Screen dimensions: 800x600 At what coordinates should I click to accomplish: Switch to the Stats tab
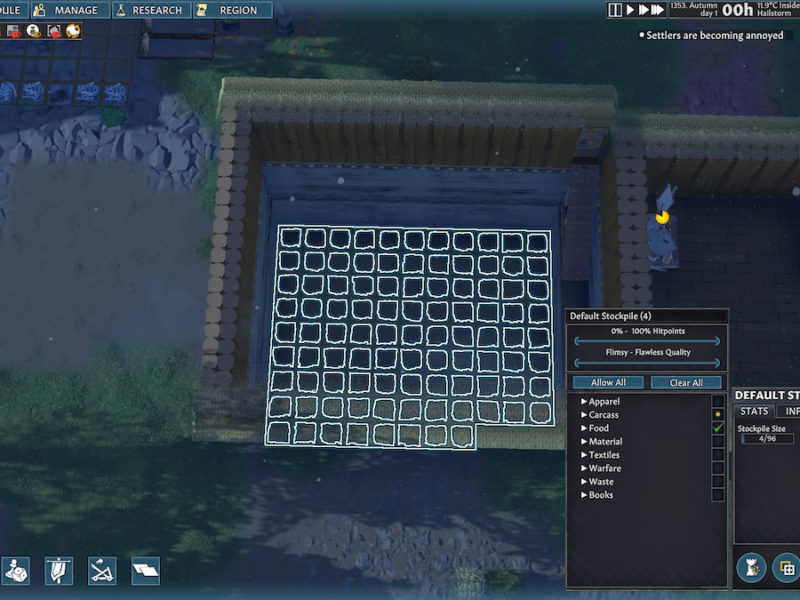coord(754,411)
